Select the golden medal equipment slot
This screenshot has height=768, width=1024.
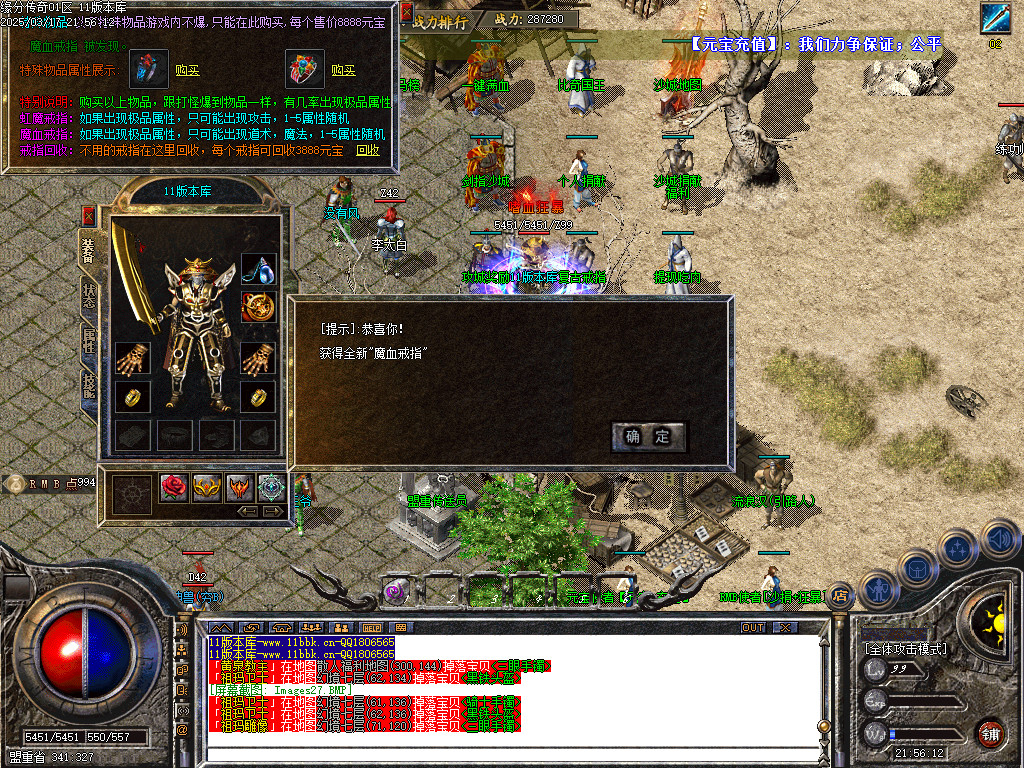(x=259, y=308)
